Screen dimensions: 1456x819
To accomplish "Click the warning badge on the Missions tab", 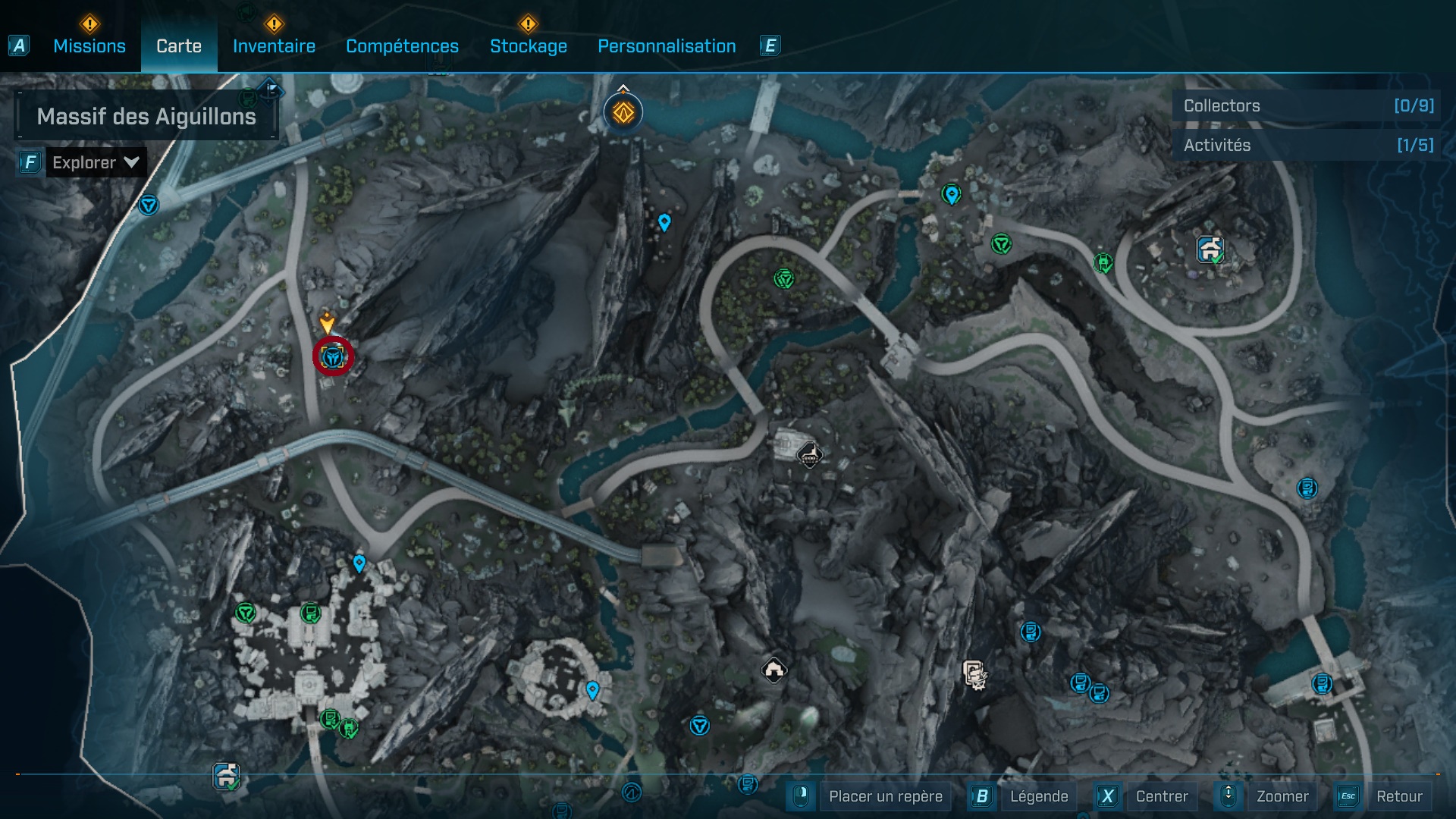I will pyautogui.click(x=89, y=24).
